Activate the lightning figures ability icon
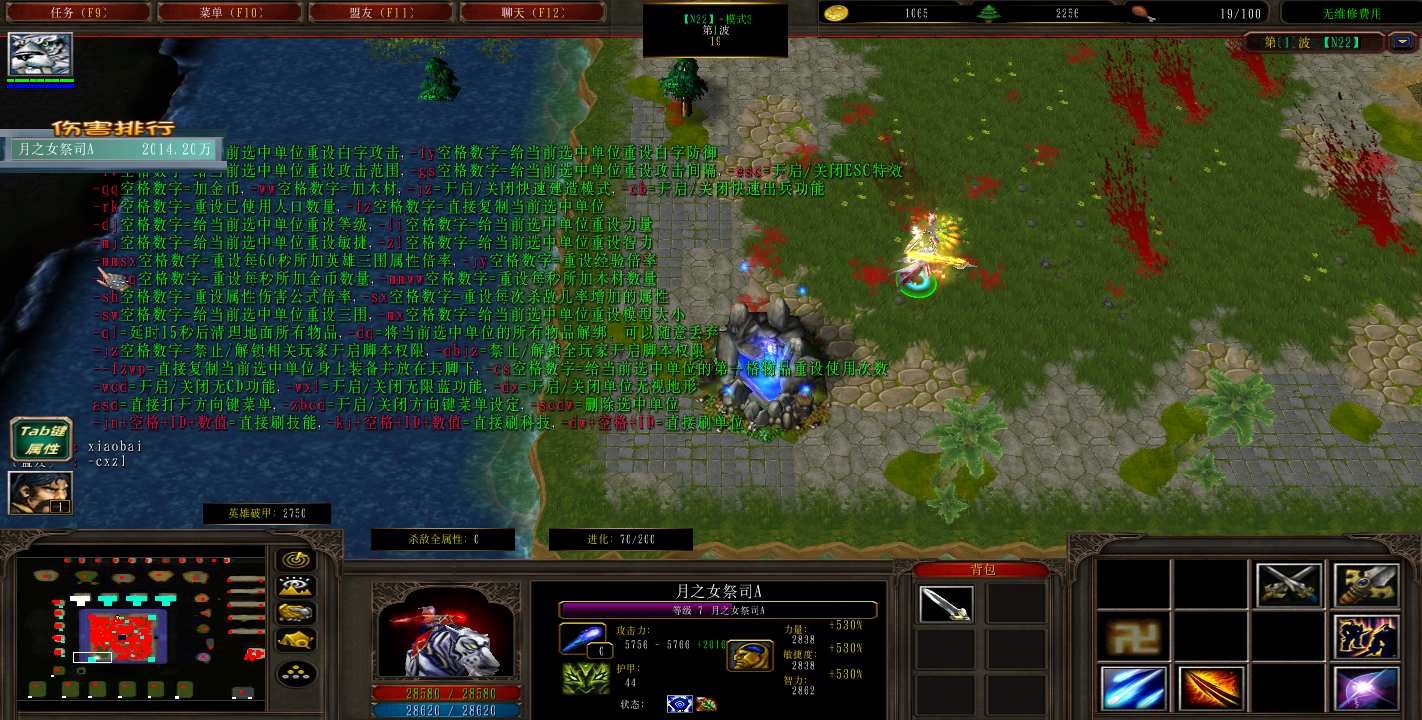 coord(1366,636)
